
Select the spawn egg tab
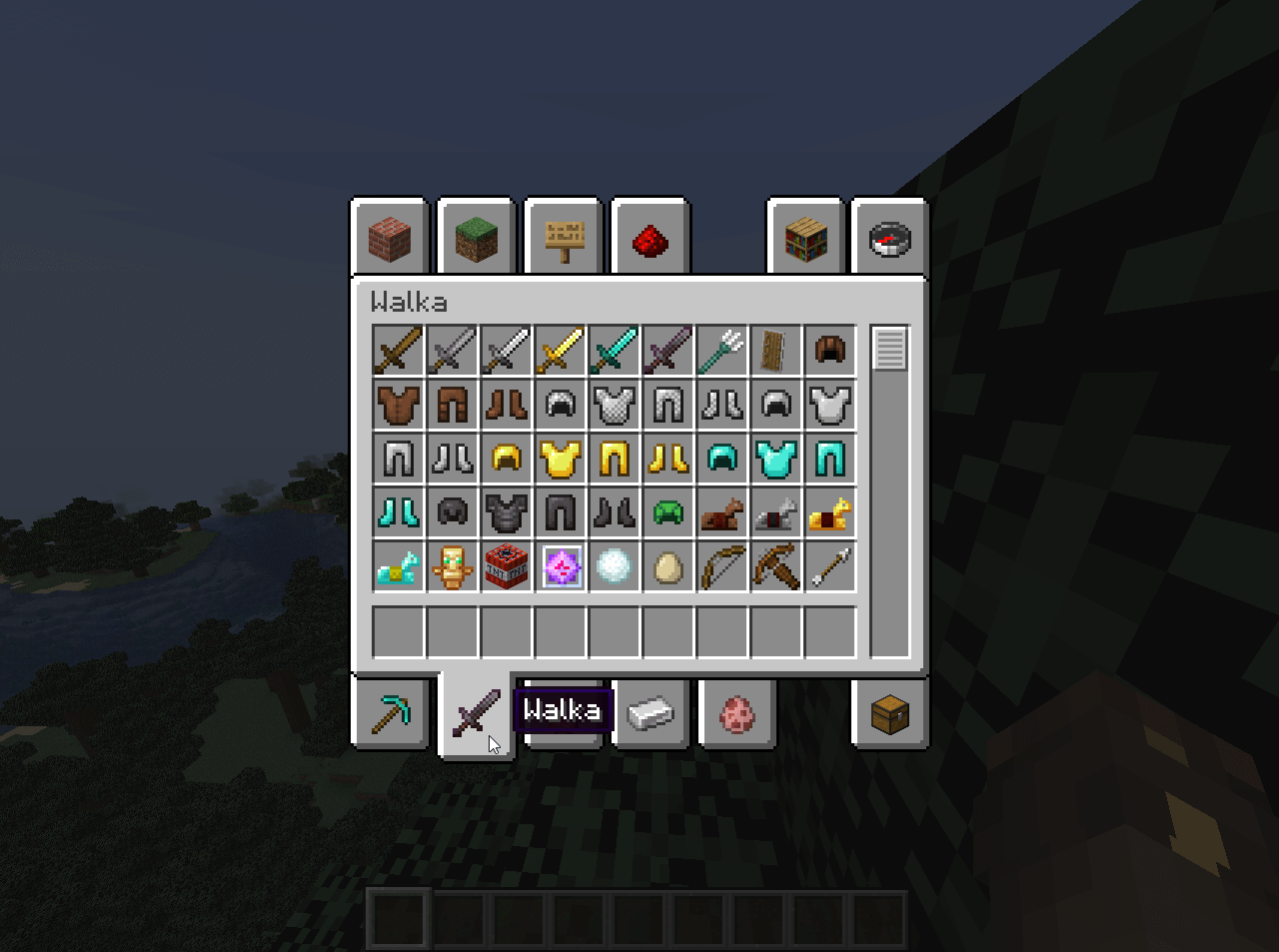pyautogui.click(x=737, y=714)
